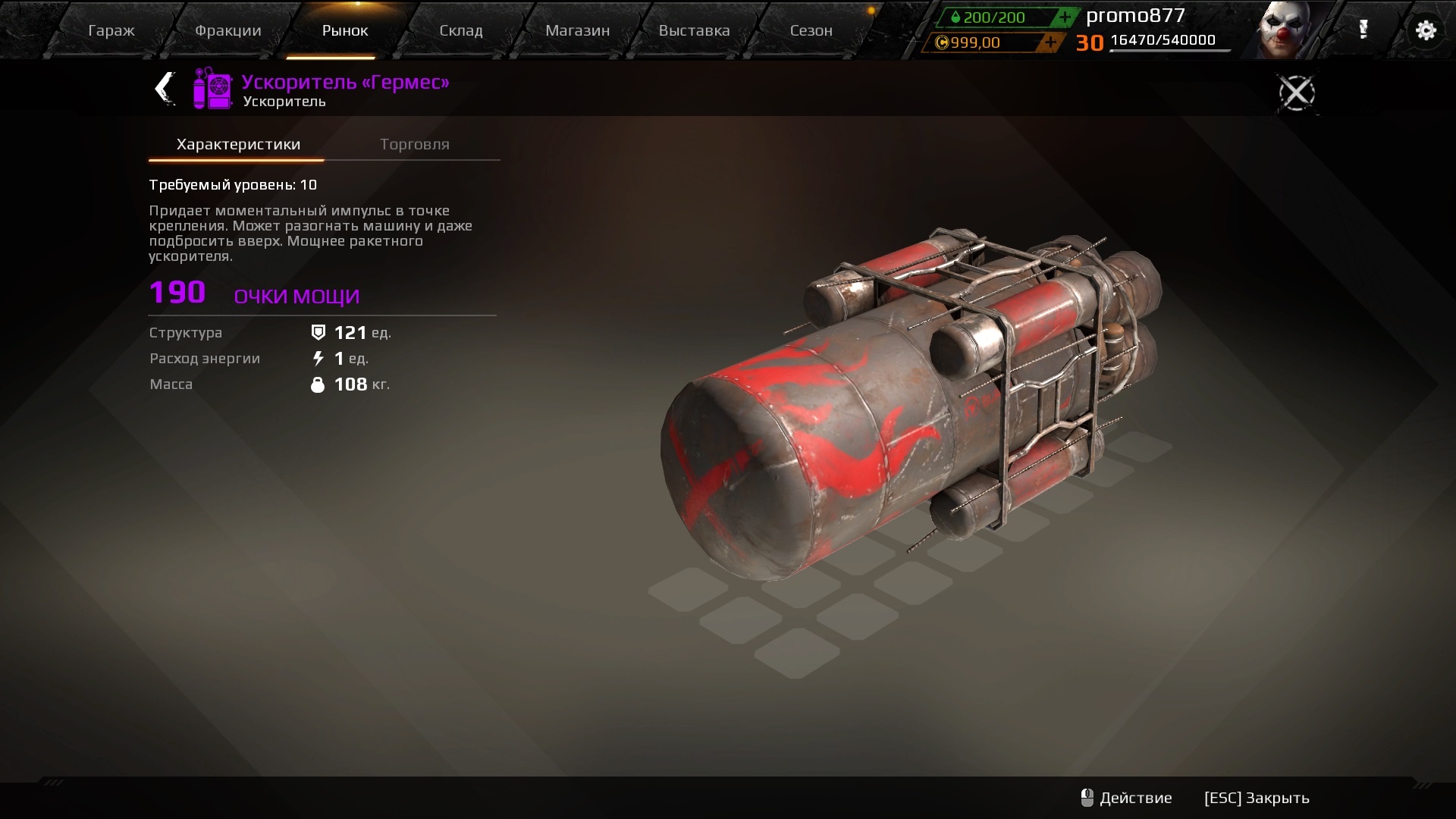Close the item details panel
1456x819 pixels.
point(1296,93)
